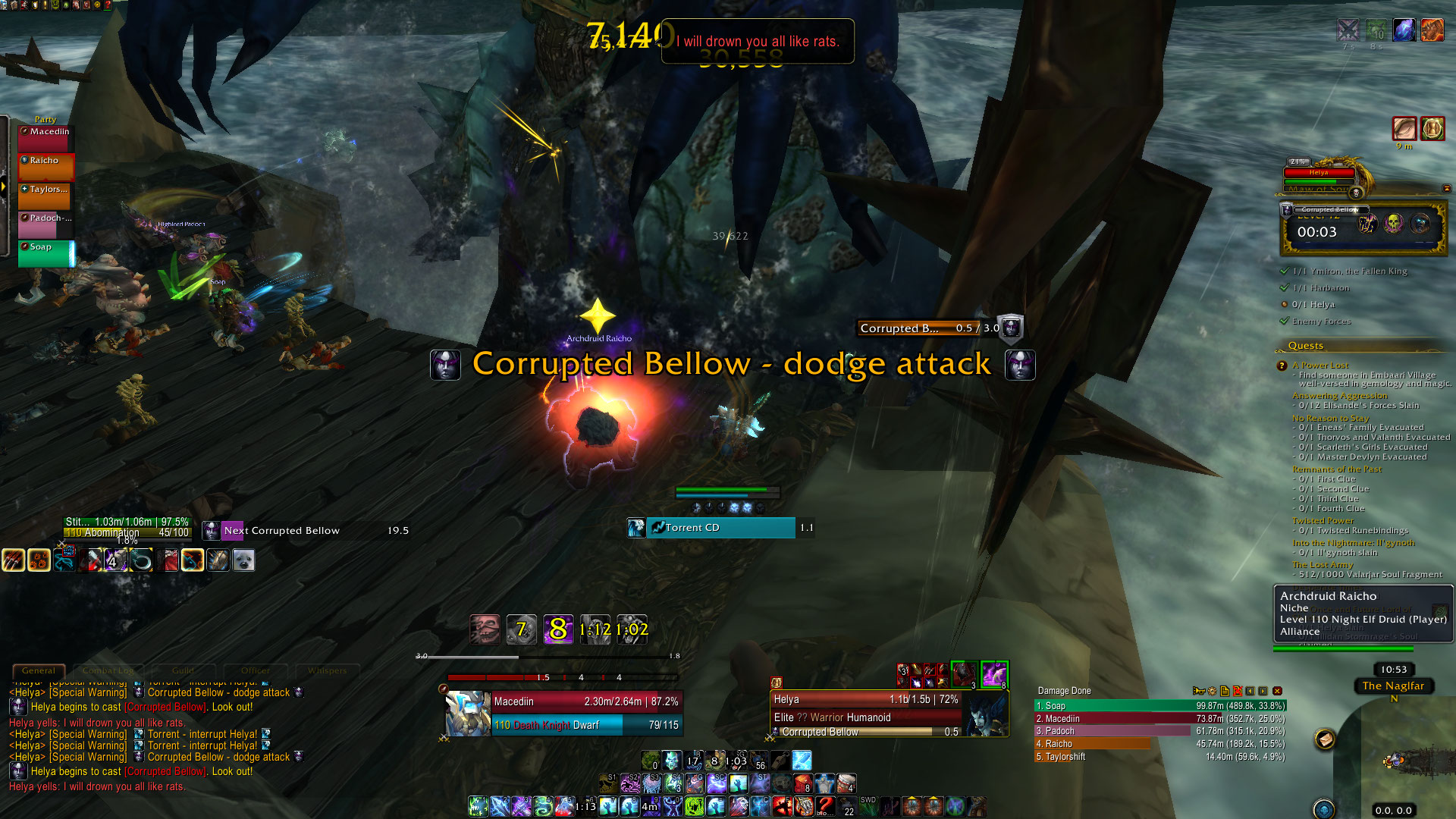Click the Quests tracker header
The height and width of the screenshot is (819, 1456).
click(1305, 346)
